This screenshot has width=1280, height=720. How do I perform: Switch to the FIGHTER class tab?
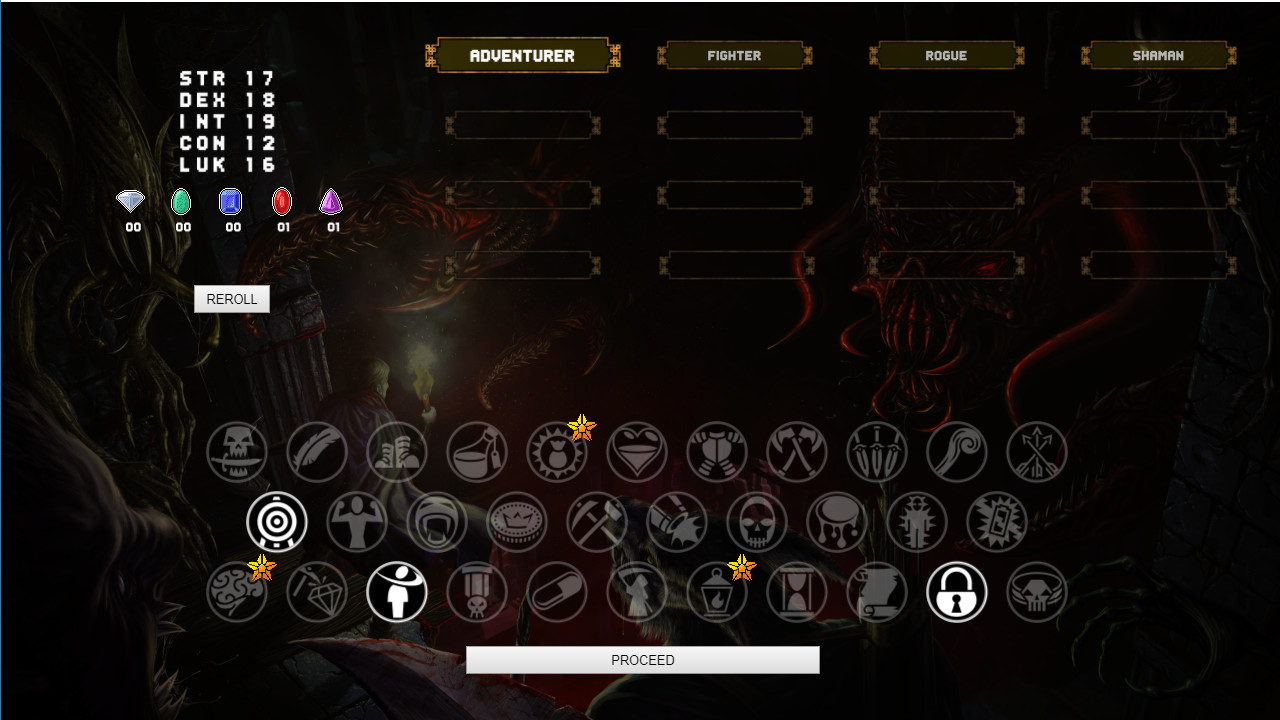734,55
